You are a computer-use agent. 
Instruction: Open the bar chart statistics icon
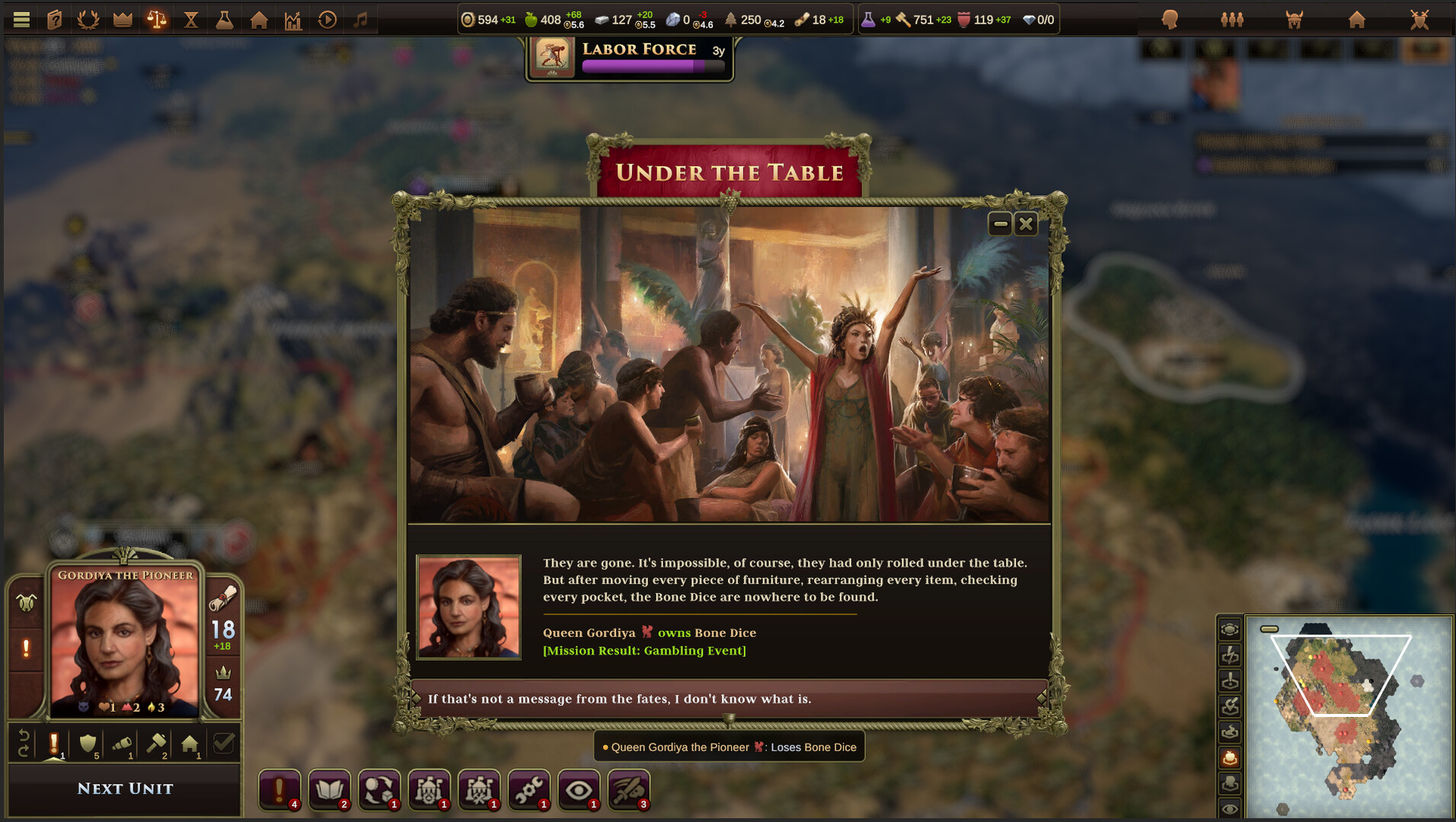[293, 19]
